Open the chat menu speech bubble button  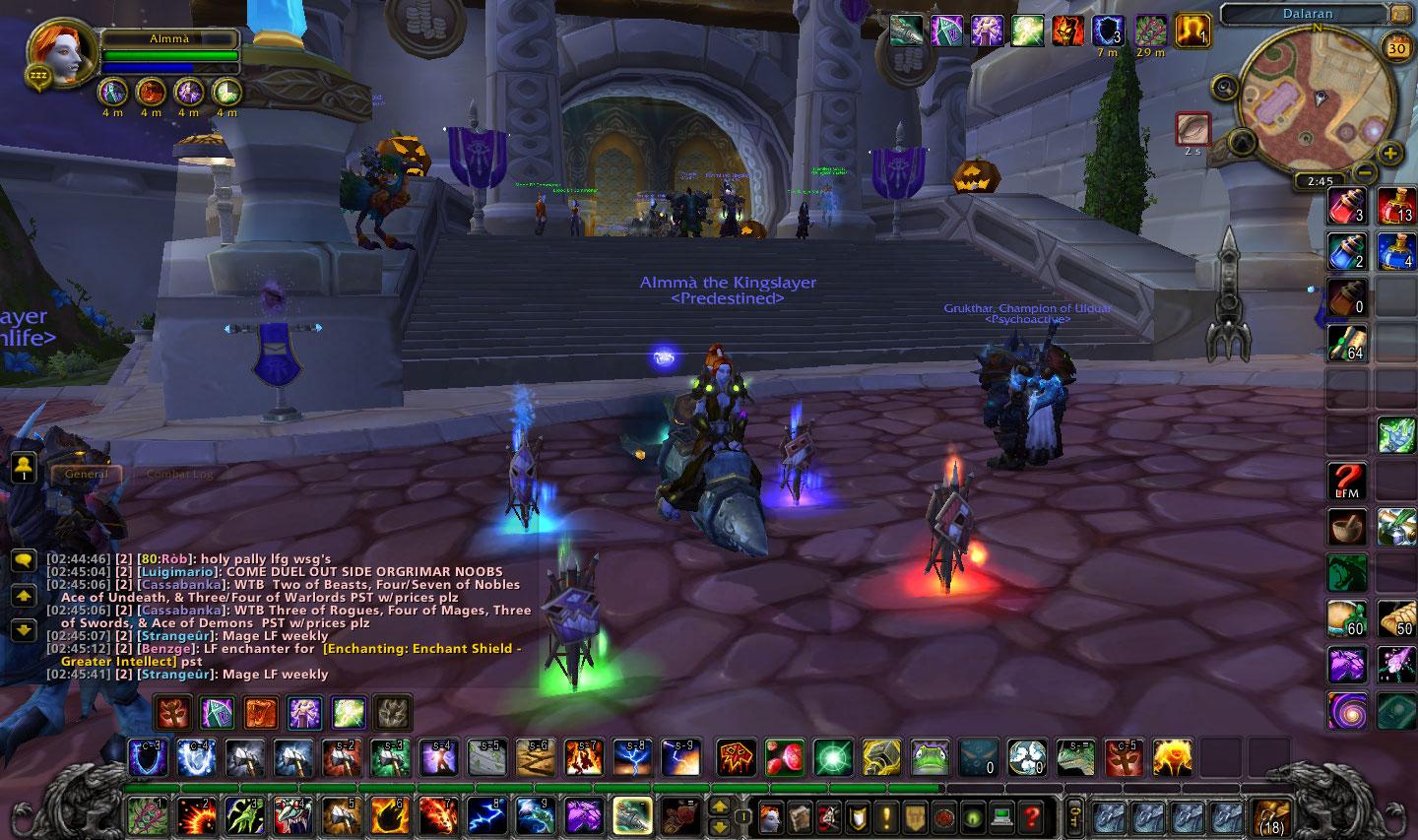[23, 560]
